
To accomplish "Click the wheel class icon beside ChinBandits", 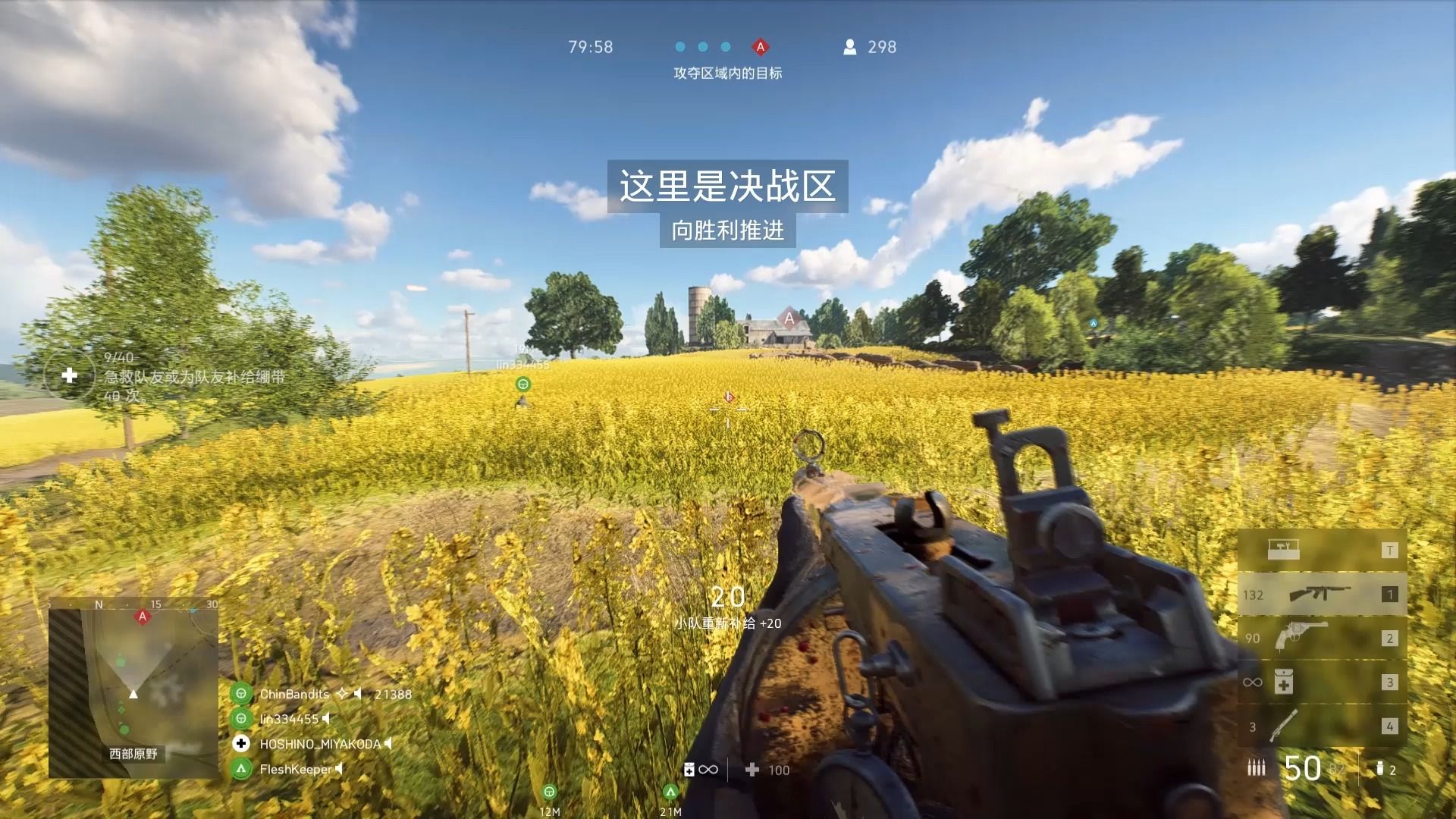I will pos(242,694).
